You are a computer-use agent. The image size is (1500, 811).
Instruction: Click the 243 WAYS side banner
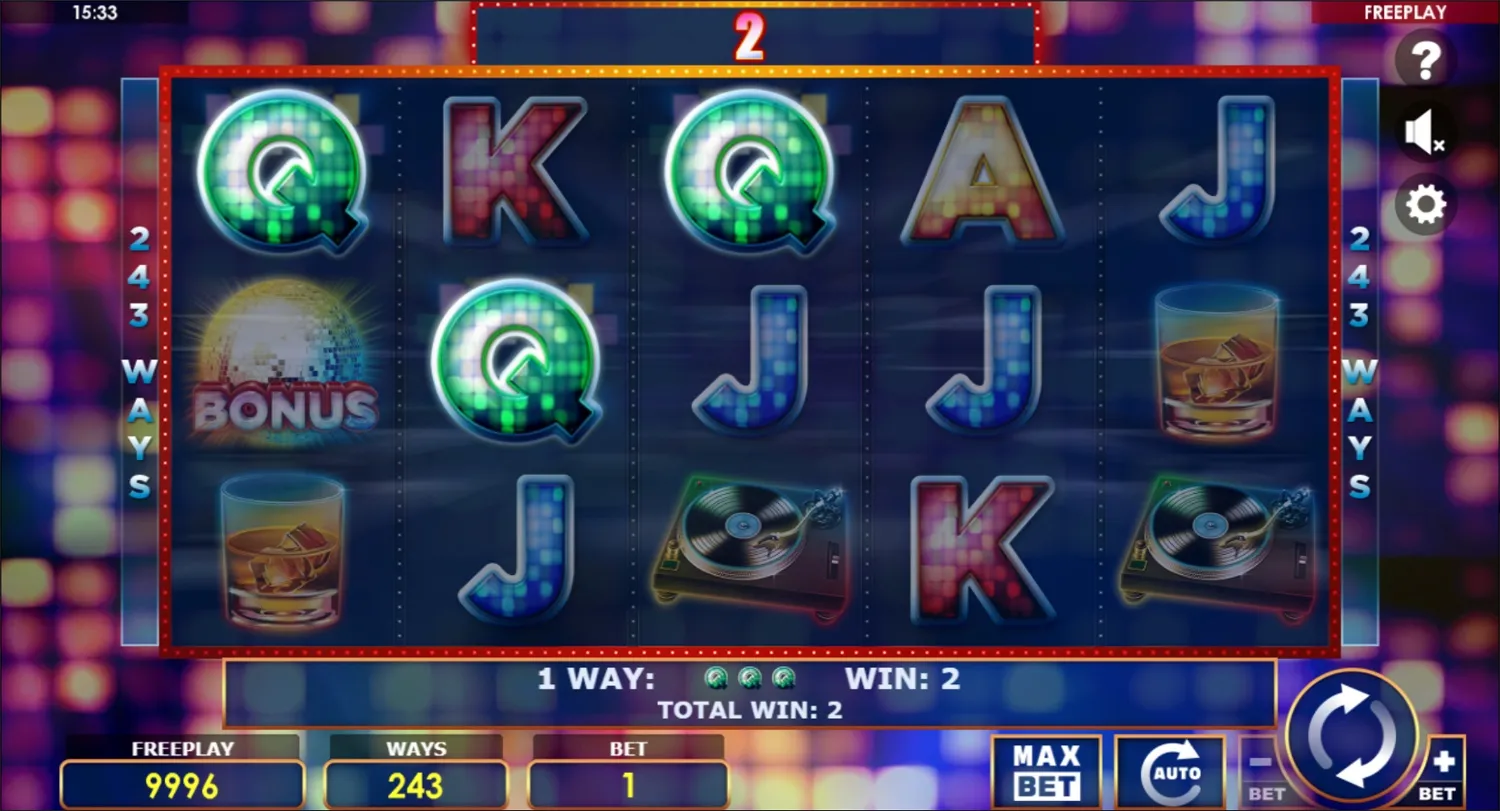click(x=140, y=360)
